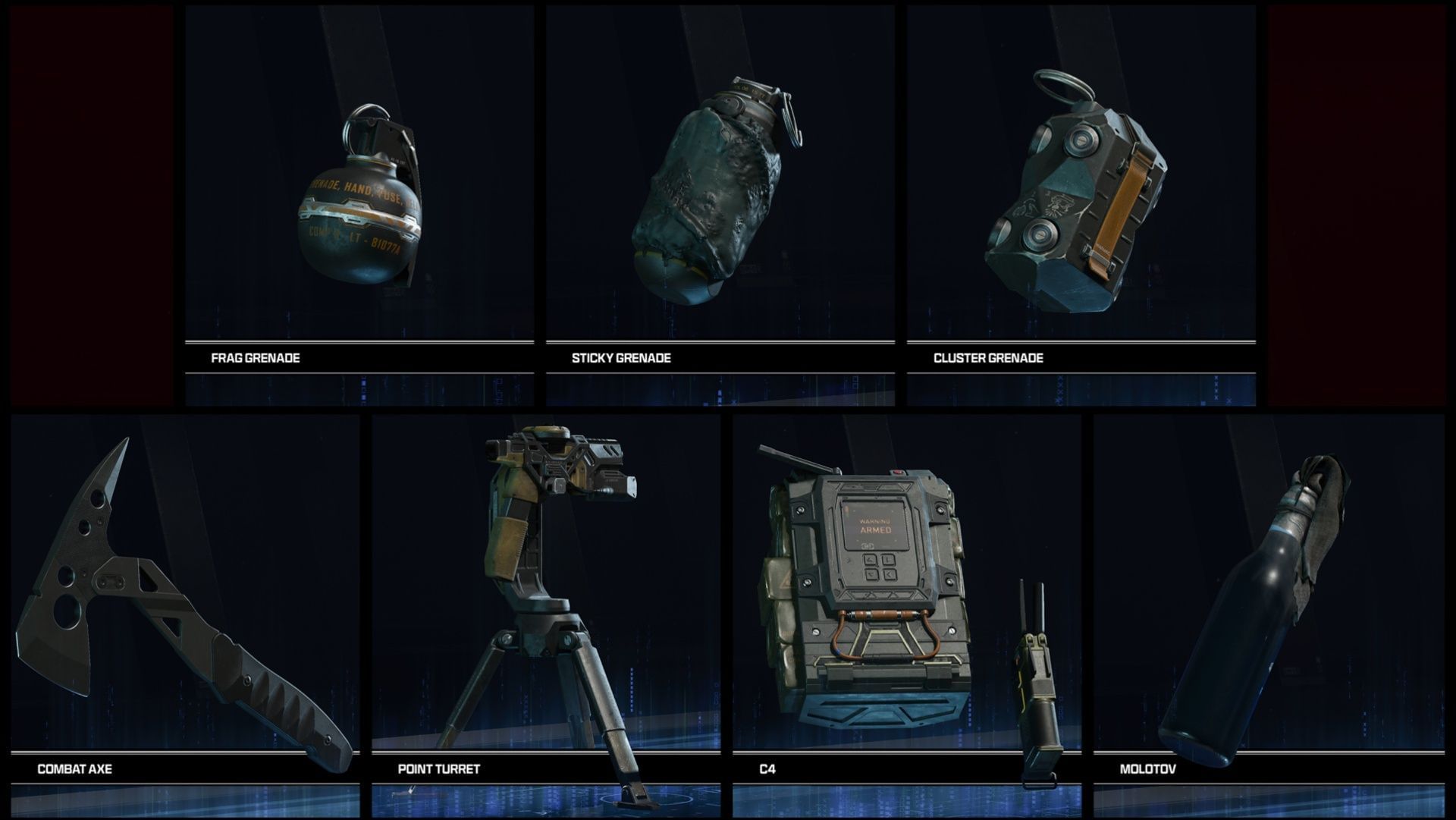The image size is (1456, 820).
Task: Click the C4 detonator remote image
Action: pyautogui.click(x=1039, y=668)
